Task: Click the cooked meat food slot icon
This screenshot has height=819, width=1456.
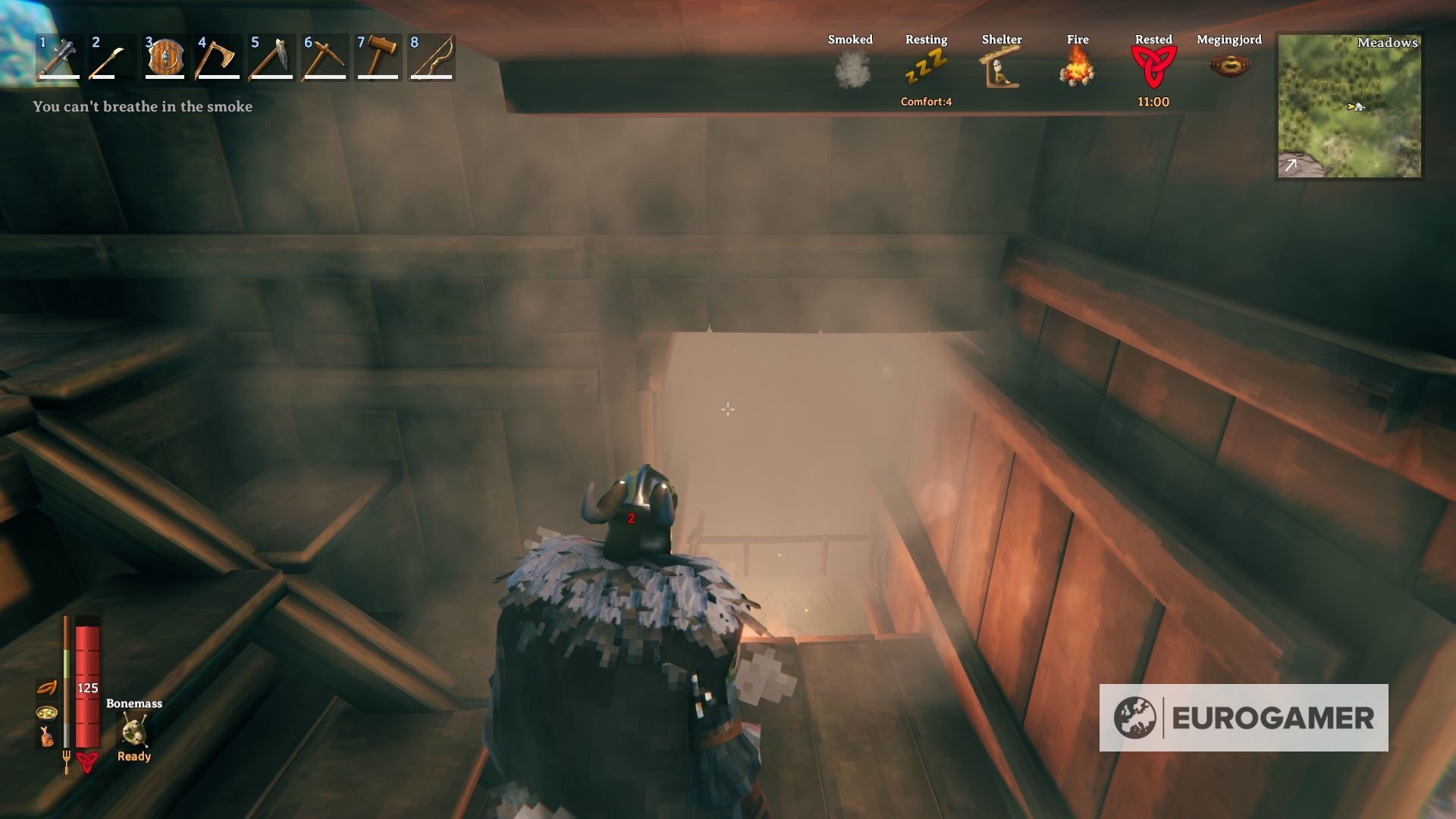Action: pos(47,736)
